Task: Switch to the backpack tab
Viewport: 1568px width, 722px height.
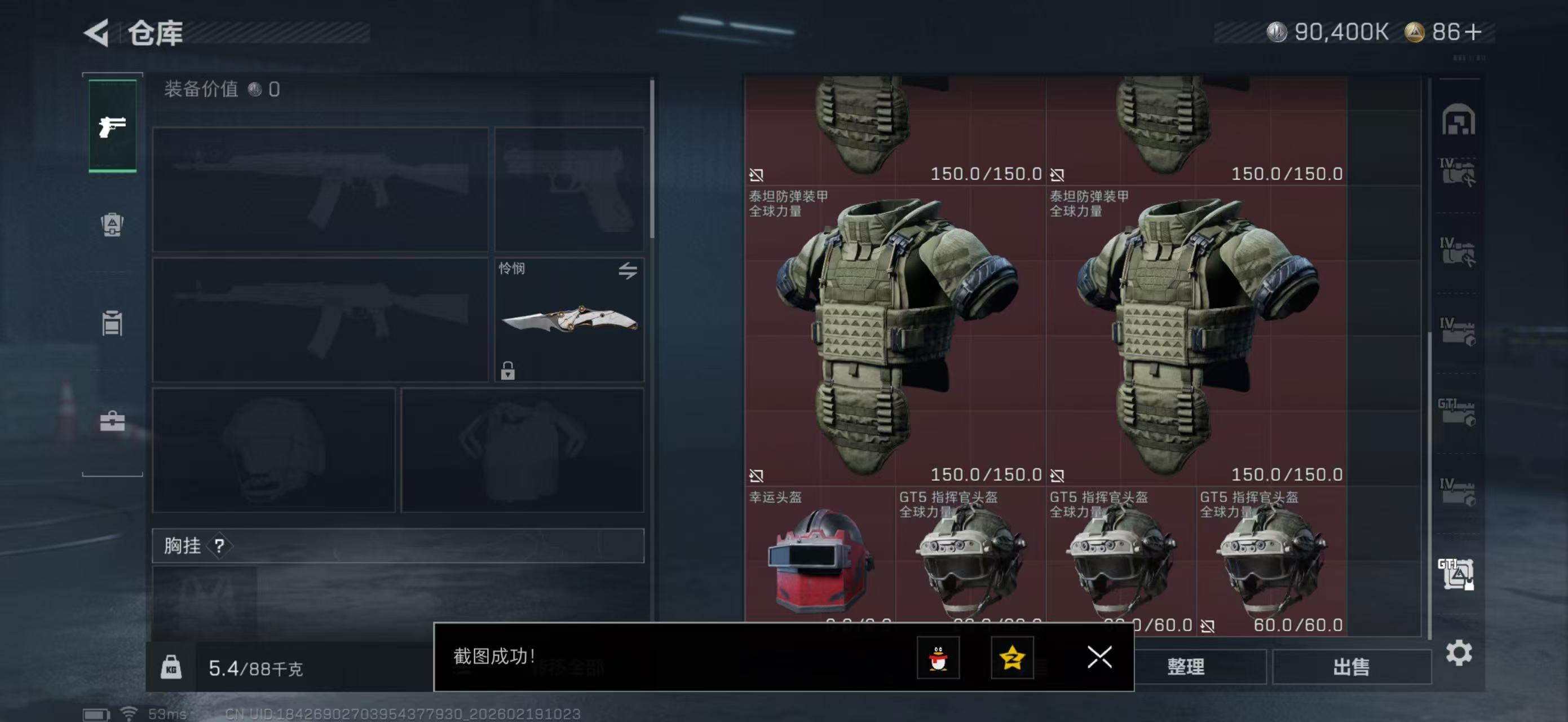Action: pos(112,224)
